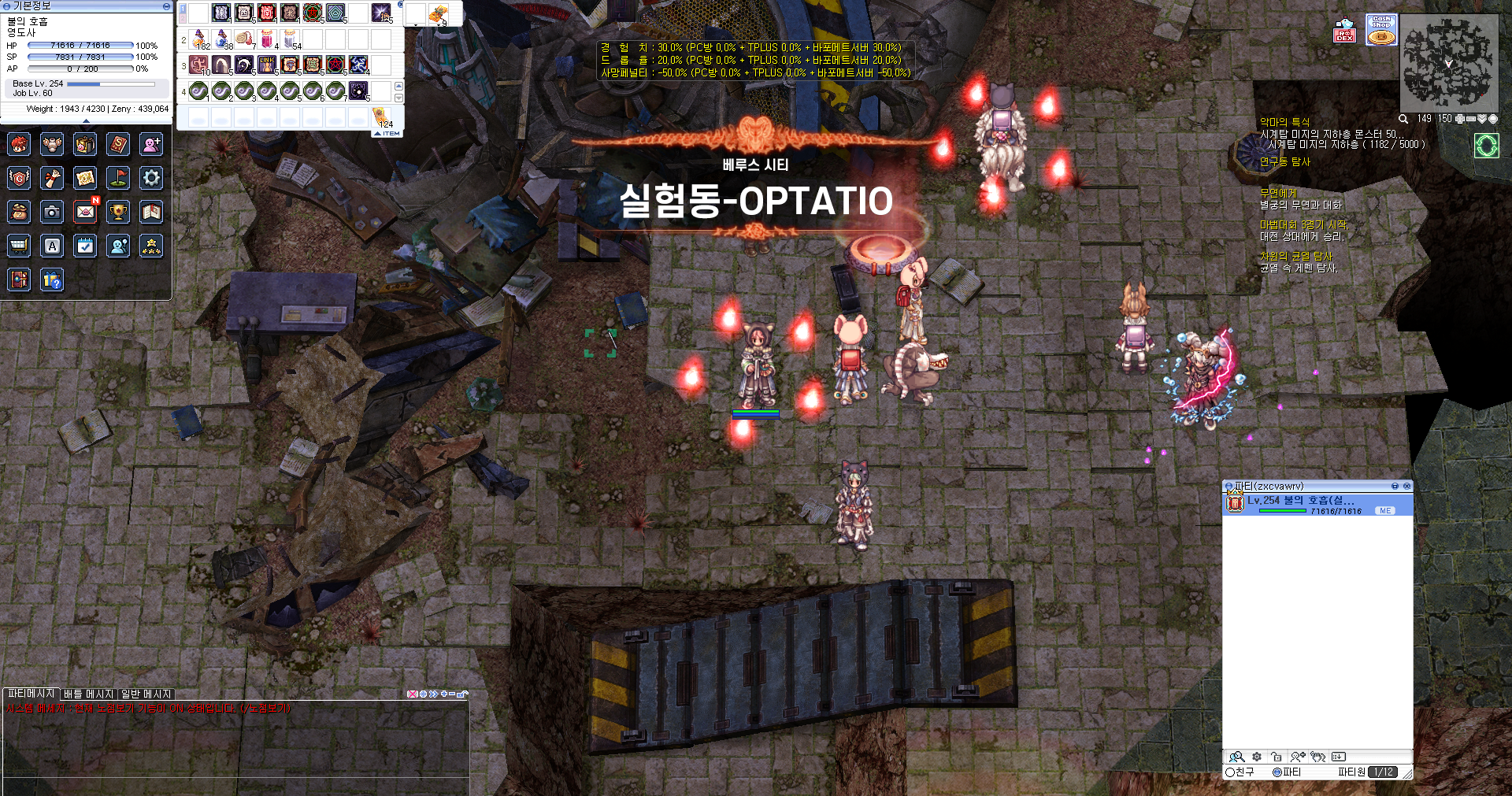Screen dimensions: 1512x796
Task: Select the camera screenshot icon
Action: pyautogui.click(x=52, y=212)
